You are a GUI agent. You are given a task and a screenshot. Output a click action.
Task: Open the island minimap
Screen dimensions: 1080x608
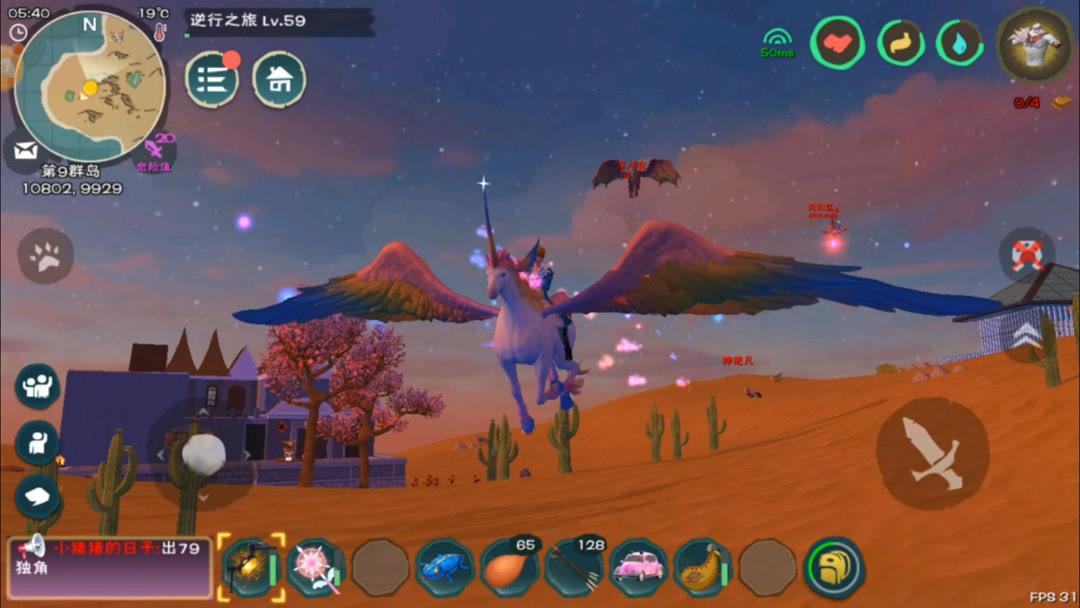(x=88, y=86)
